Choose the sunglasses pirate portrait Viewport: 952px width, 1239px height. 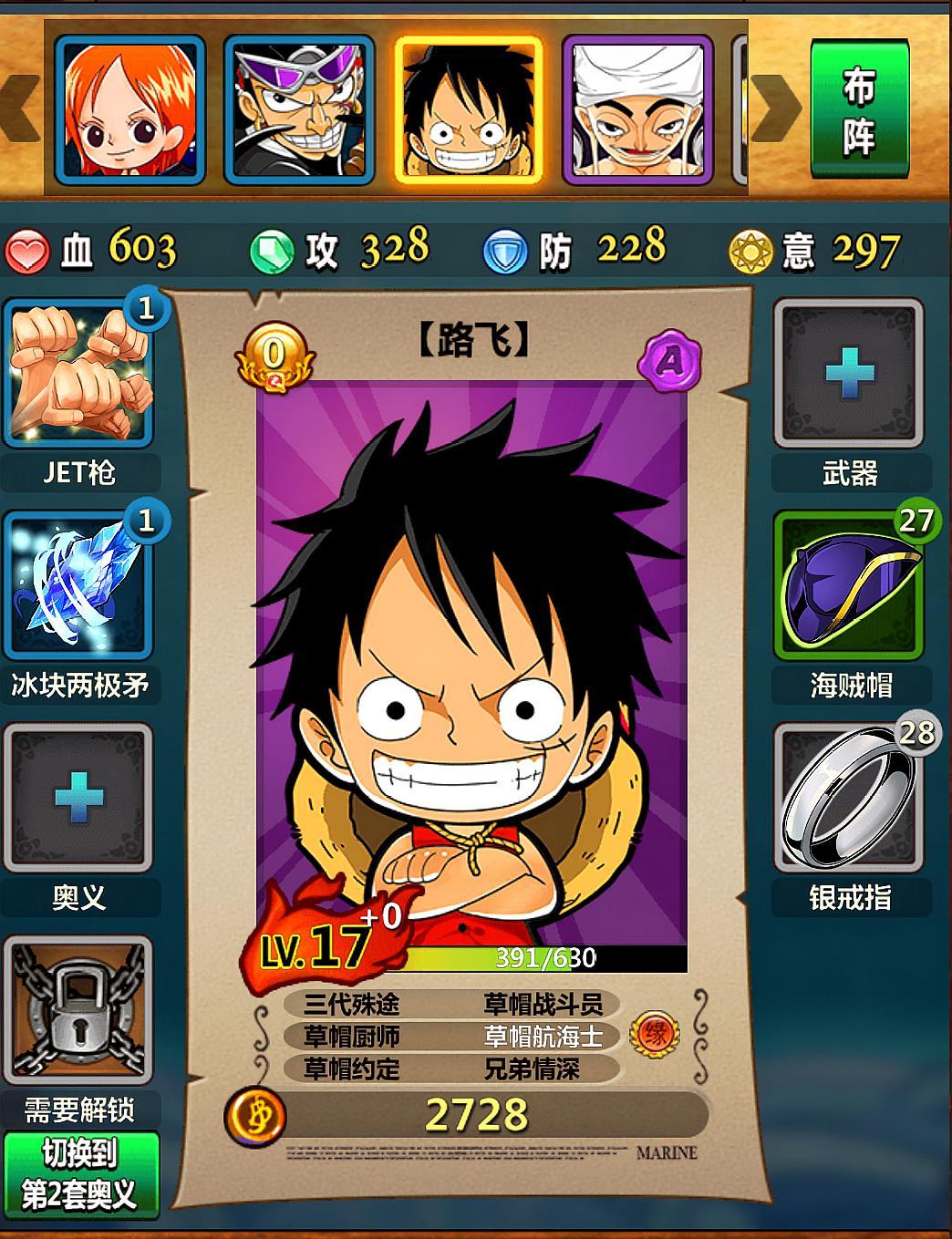[299, 109]
